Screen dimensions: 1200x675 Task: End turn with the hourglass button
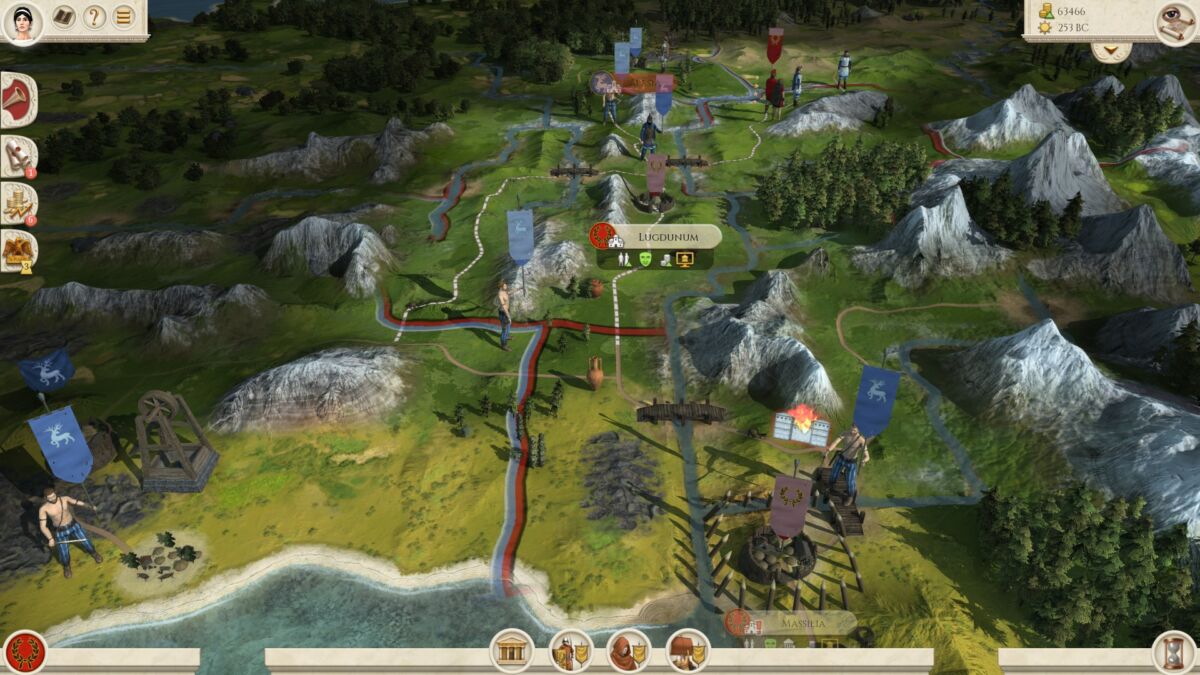point(1173,652)
